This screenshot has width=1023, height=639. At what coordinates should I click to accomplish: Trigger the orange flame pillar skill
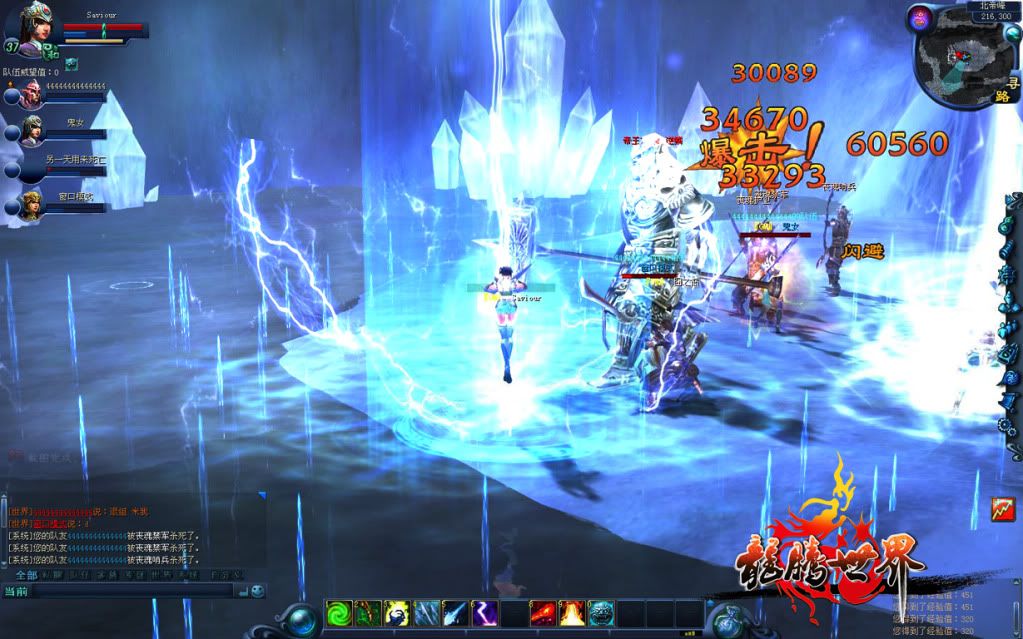coord(571,613)
